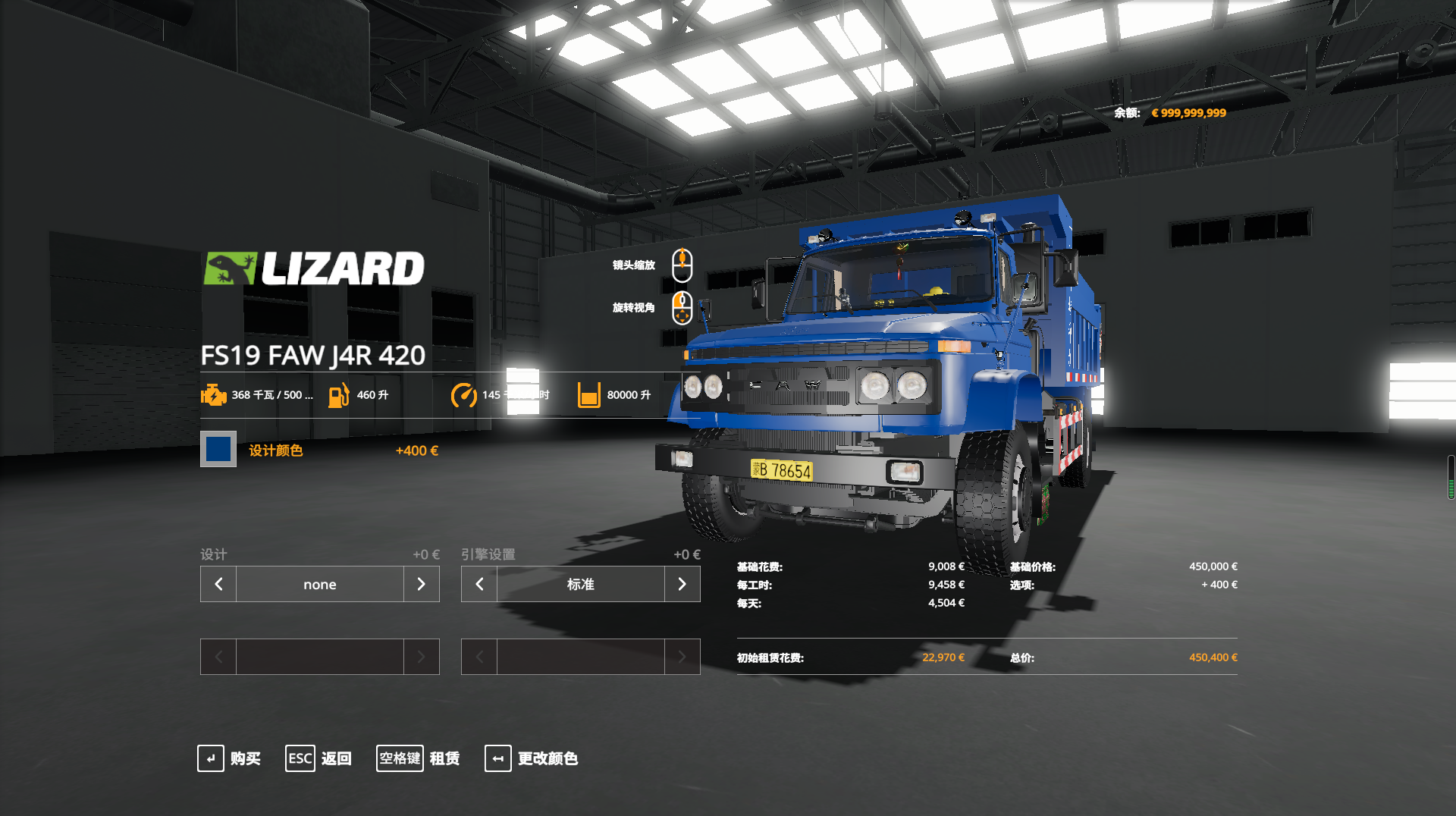Screen dimensions: 1456x816
Task: Lease the vehicle via 租赁
Action: (x=419, y=758)
